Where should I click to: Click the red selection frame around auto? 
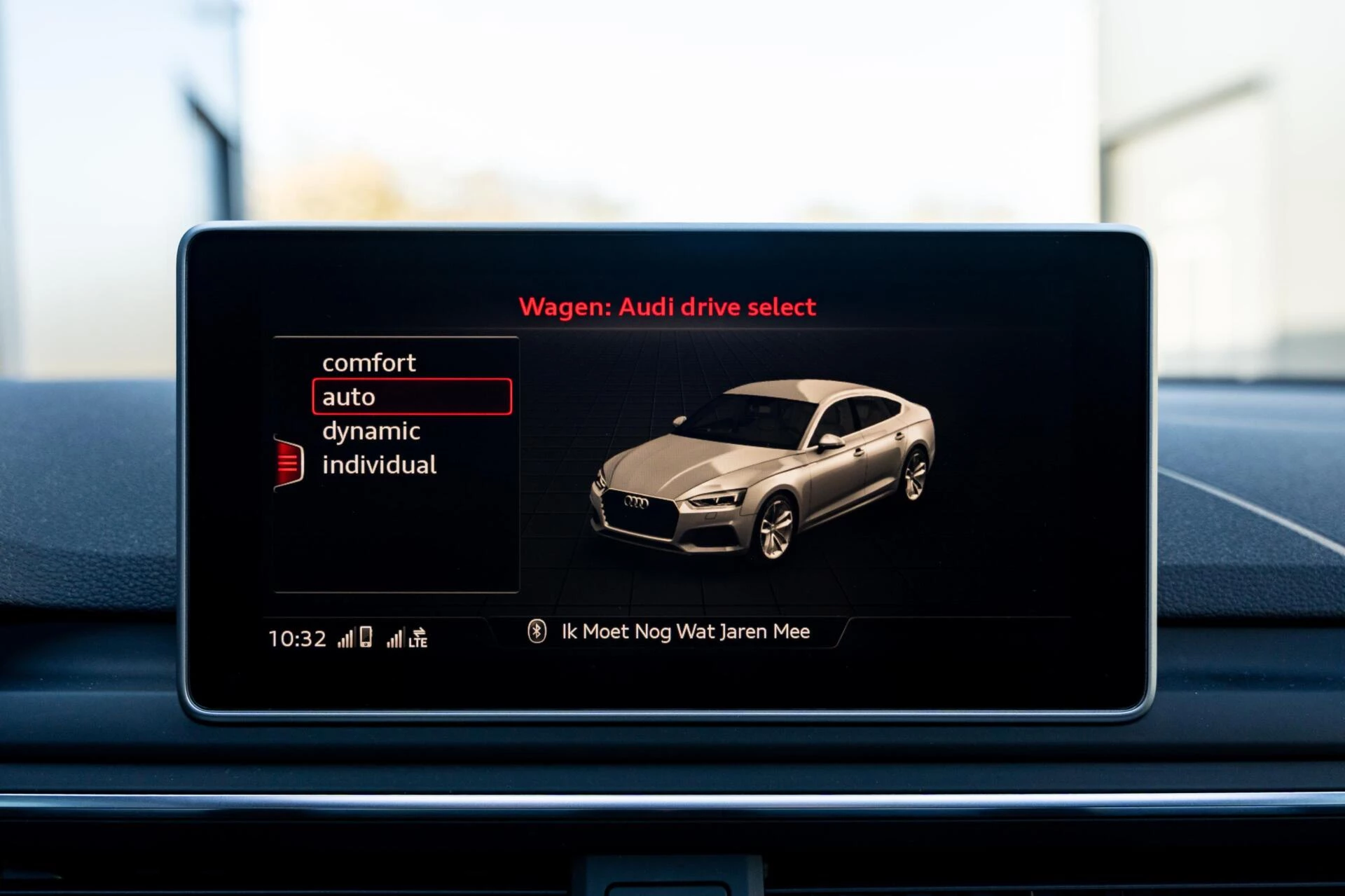coord(413,397)
